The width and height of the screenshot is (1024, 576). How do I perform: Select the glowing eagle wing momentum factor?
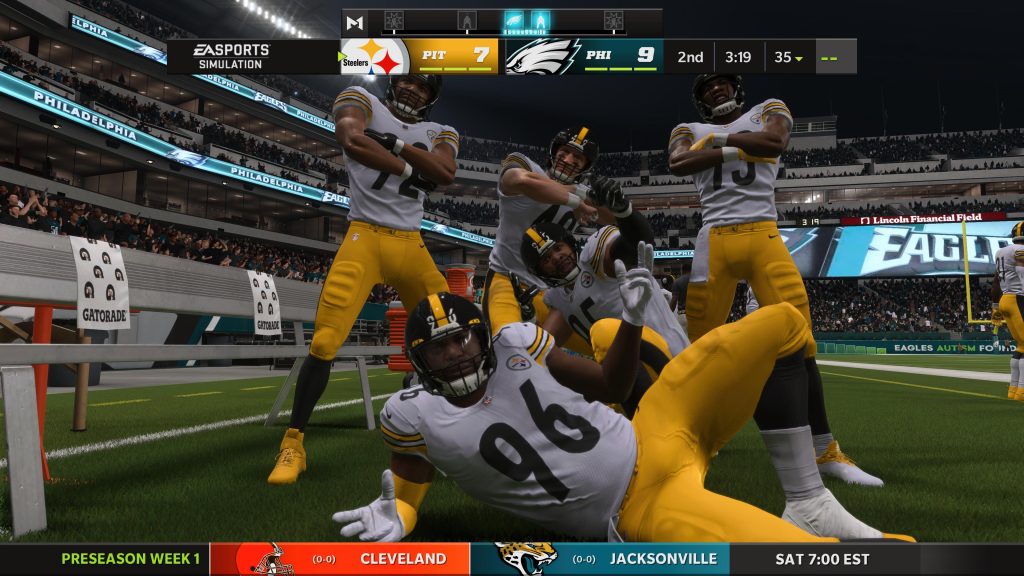point(514,21)
